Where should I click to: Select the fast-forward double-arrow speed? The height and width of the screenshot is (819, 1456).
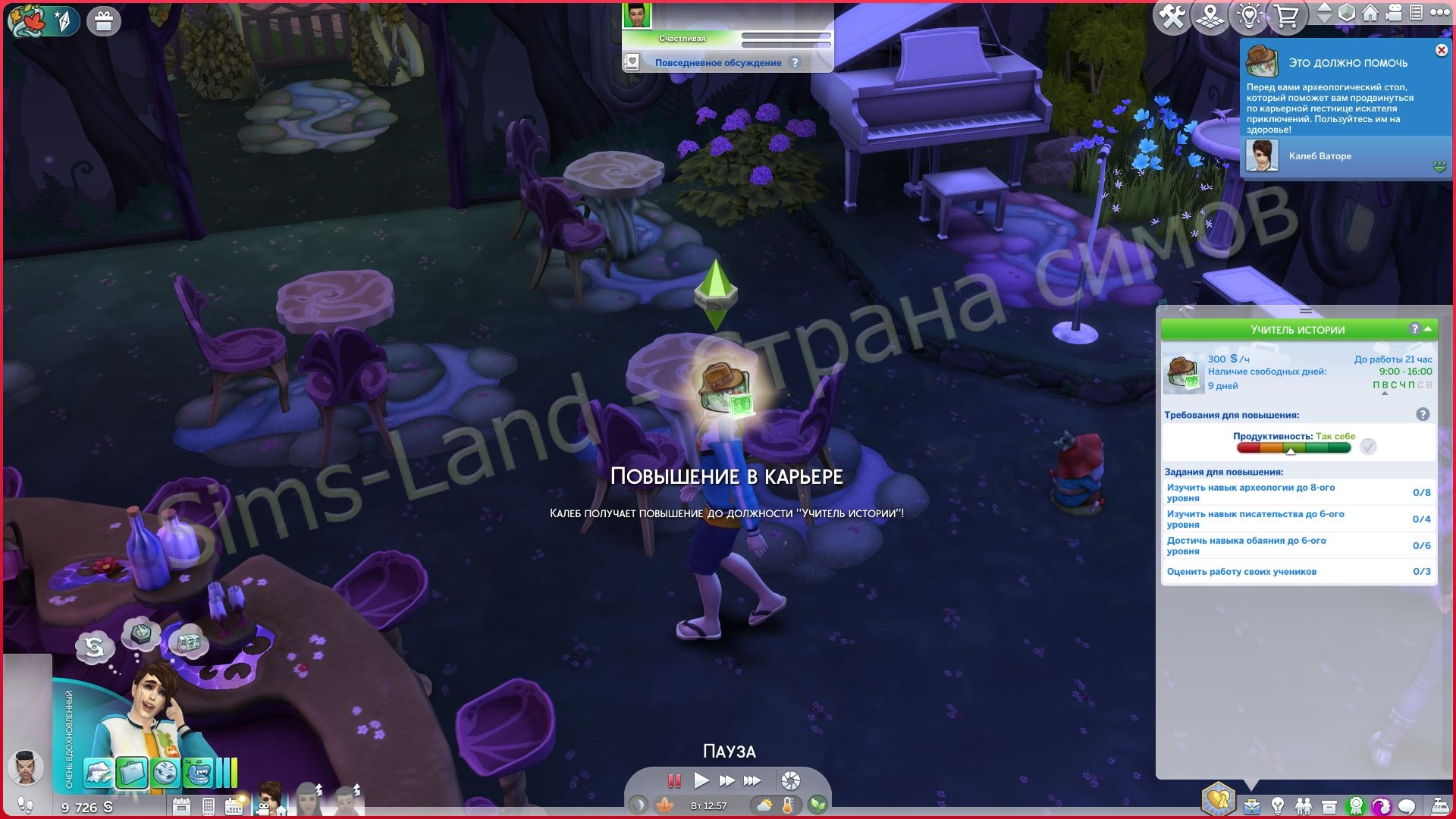[726, 780]
